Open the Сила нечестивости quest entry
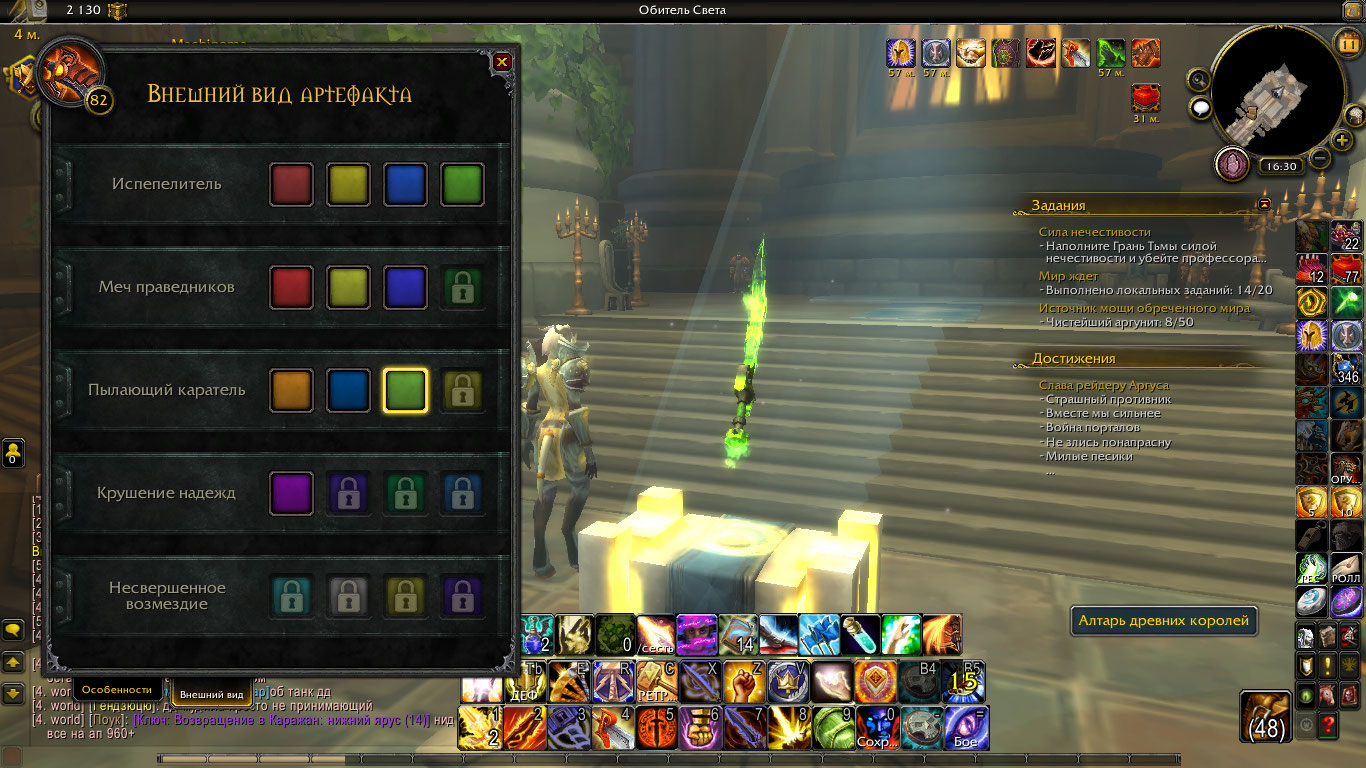 1094,232
